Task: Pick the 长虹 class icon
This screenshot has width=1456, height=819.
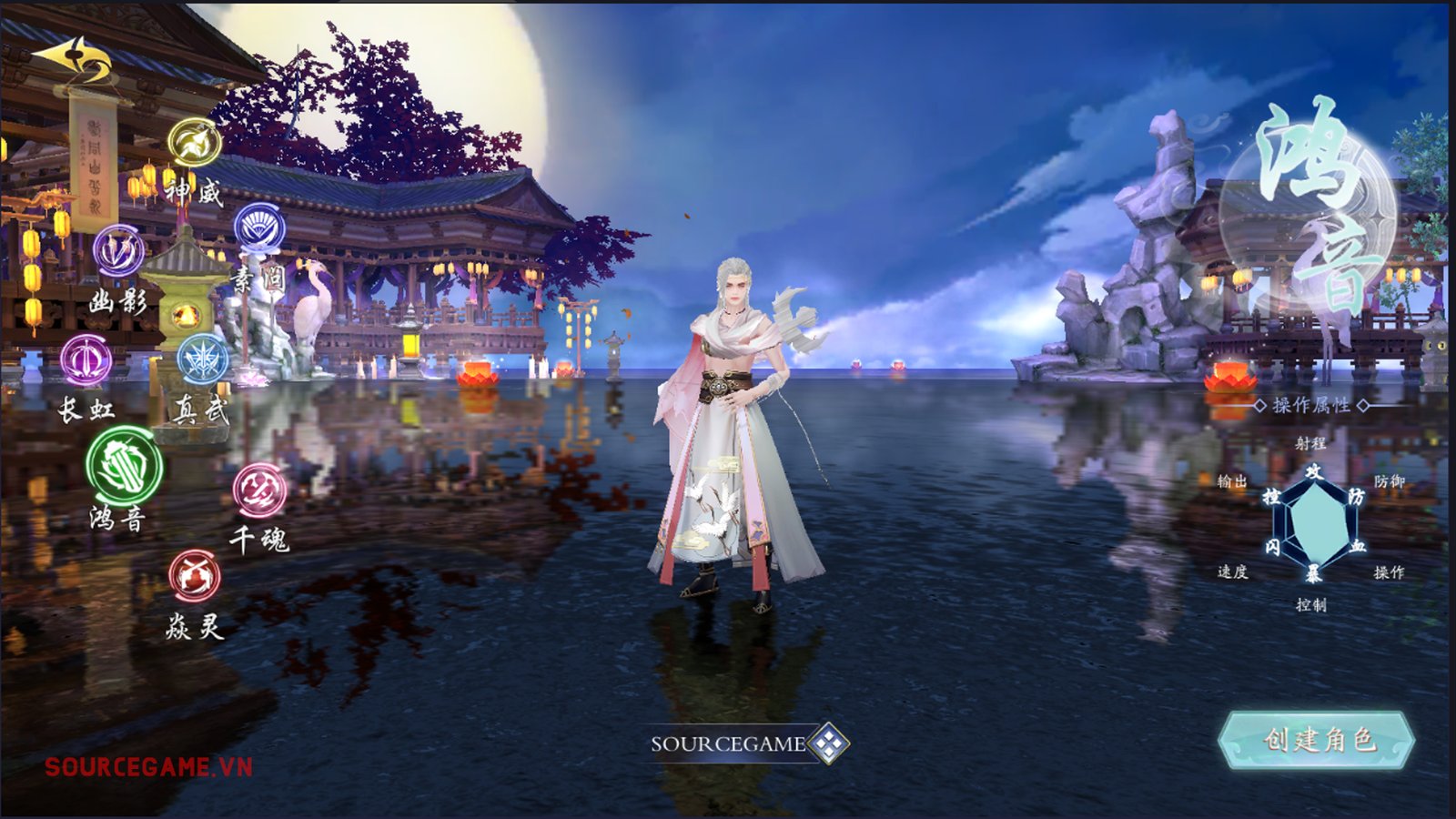Action: (86, 360)
